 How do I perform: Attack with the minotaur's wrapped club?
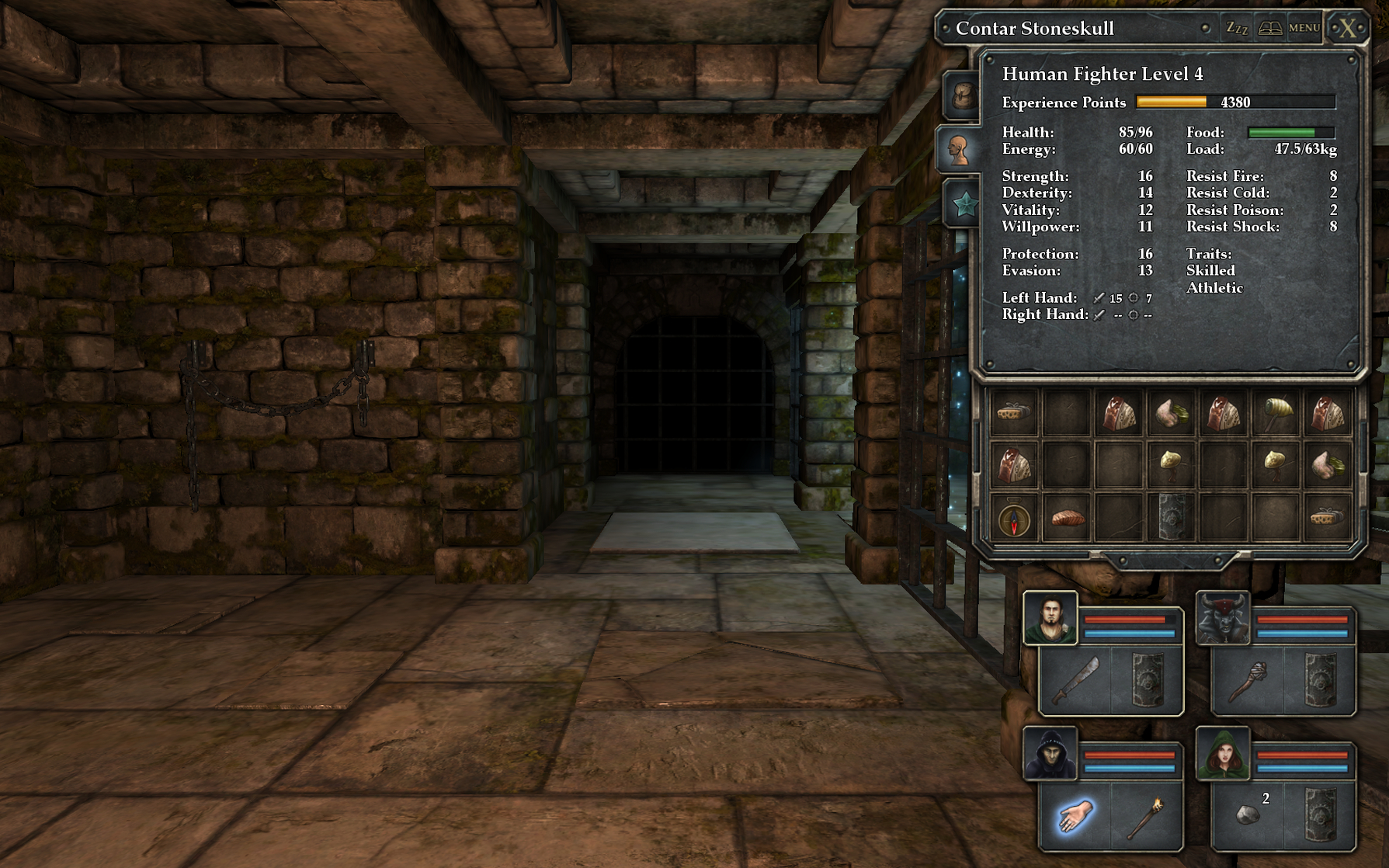coord(1247,681)
